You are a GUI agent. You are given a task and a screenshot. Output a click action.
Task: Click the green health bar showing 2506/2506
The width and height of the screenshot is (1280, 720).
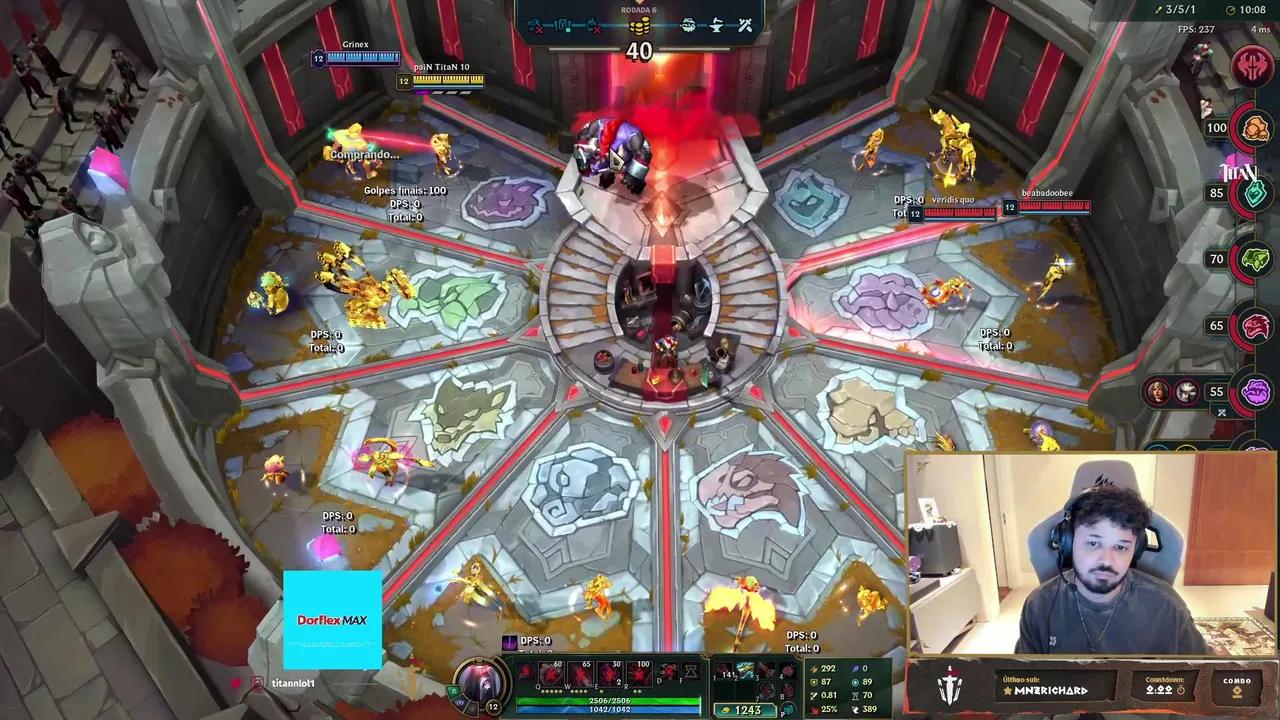pyautogui.click(x=610, y=701)
